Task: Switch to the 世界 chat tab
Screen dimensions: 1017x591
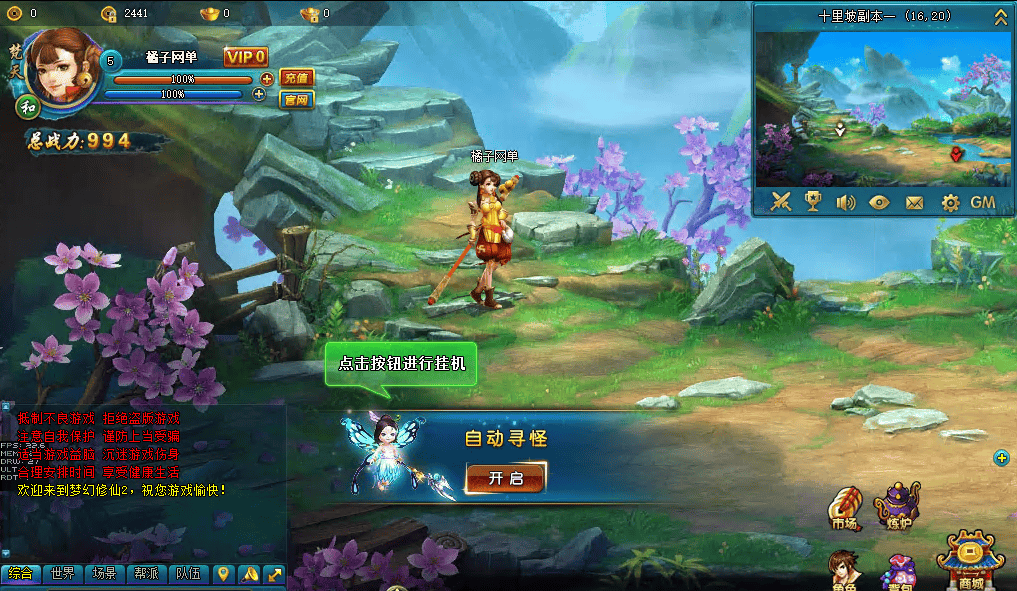Action: coord(63,574)
